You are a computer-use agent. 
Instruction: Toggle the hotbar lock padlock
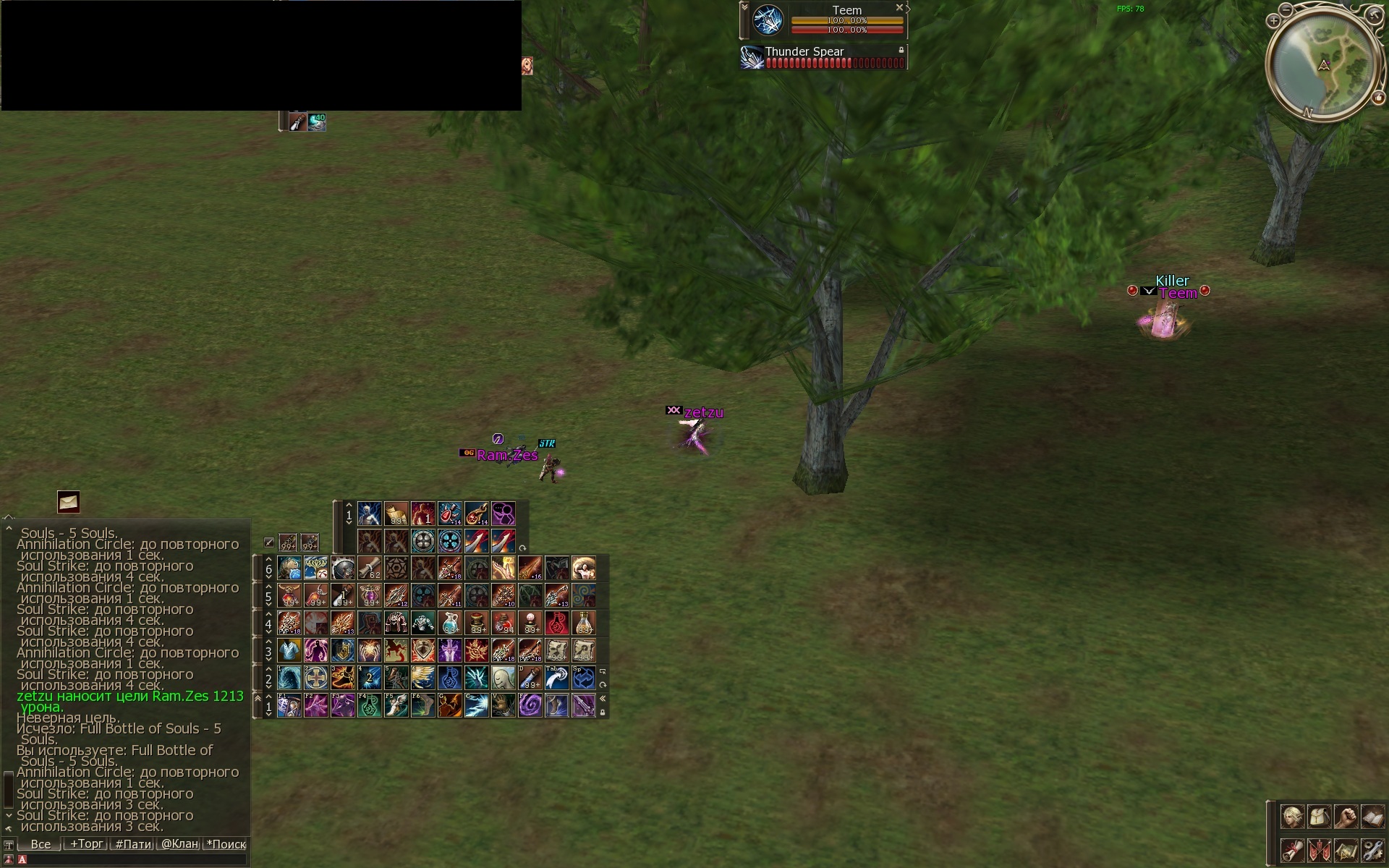(x=603, y=712)
